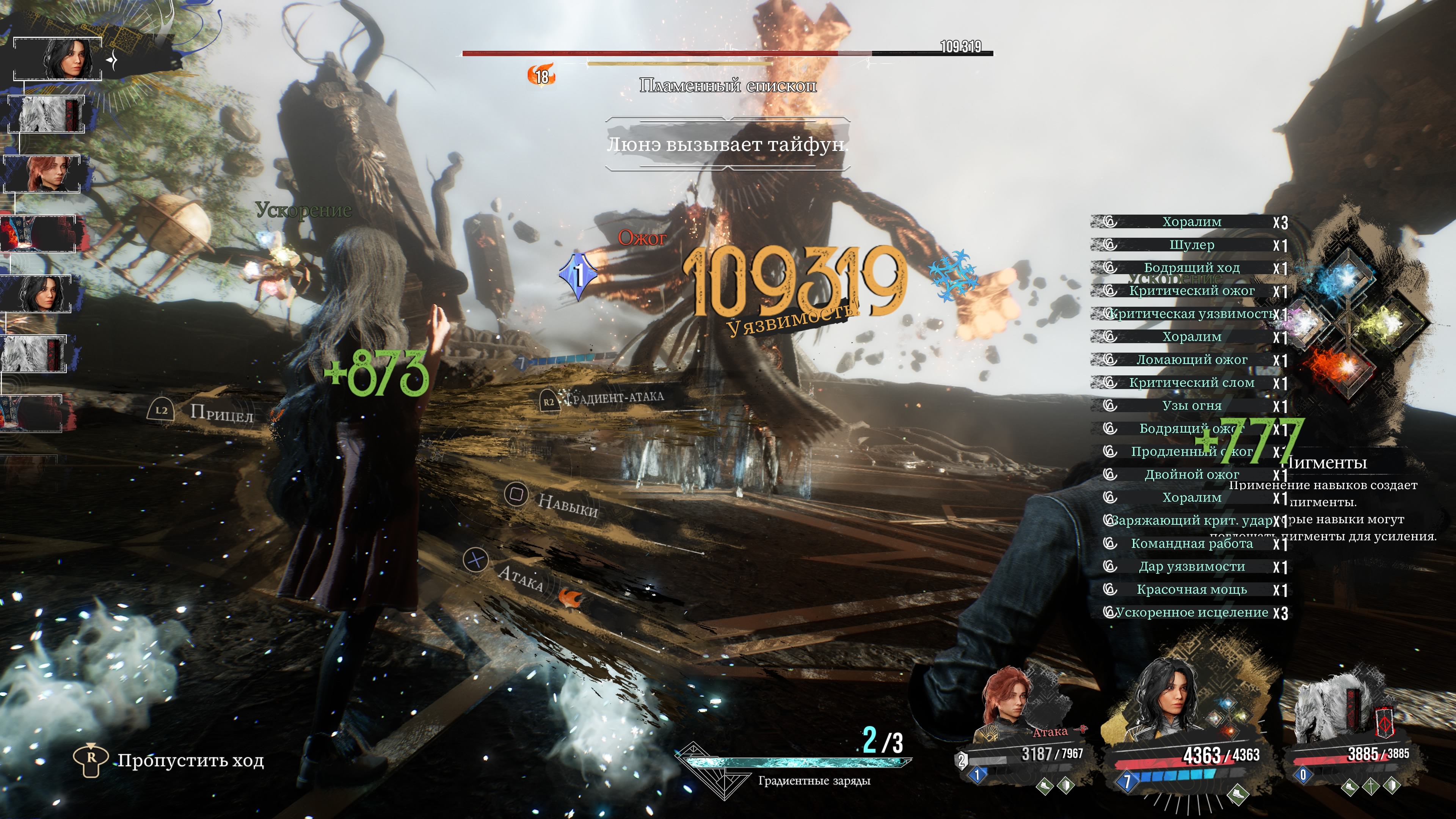Select the red-haired portrait in the turn order
Screen dimensions: 1456x819
click(x=44, y=174)
